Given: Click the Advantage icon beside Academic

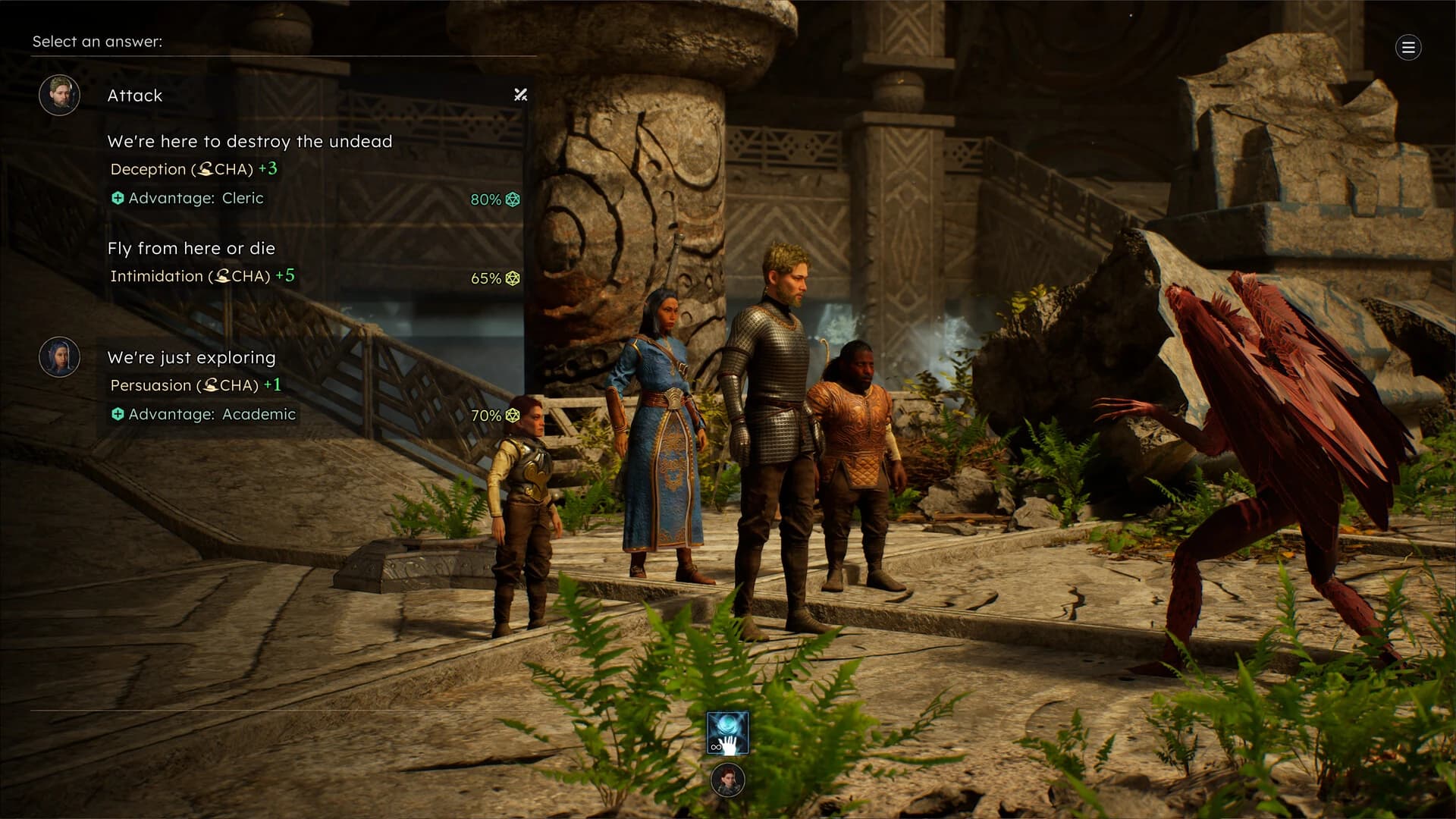Looking at the screenshot, I should pyautogui.click(x=118, y=414).
